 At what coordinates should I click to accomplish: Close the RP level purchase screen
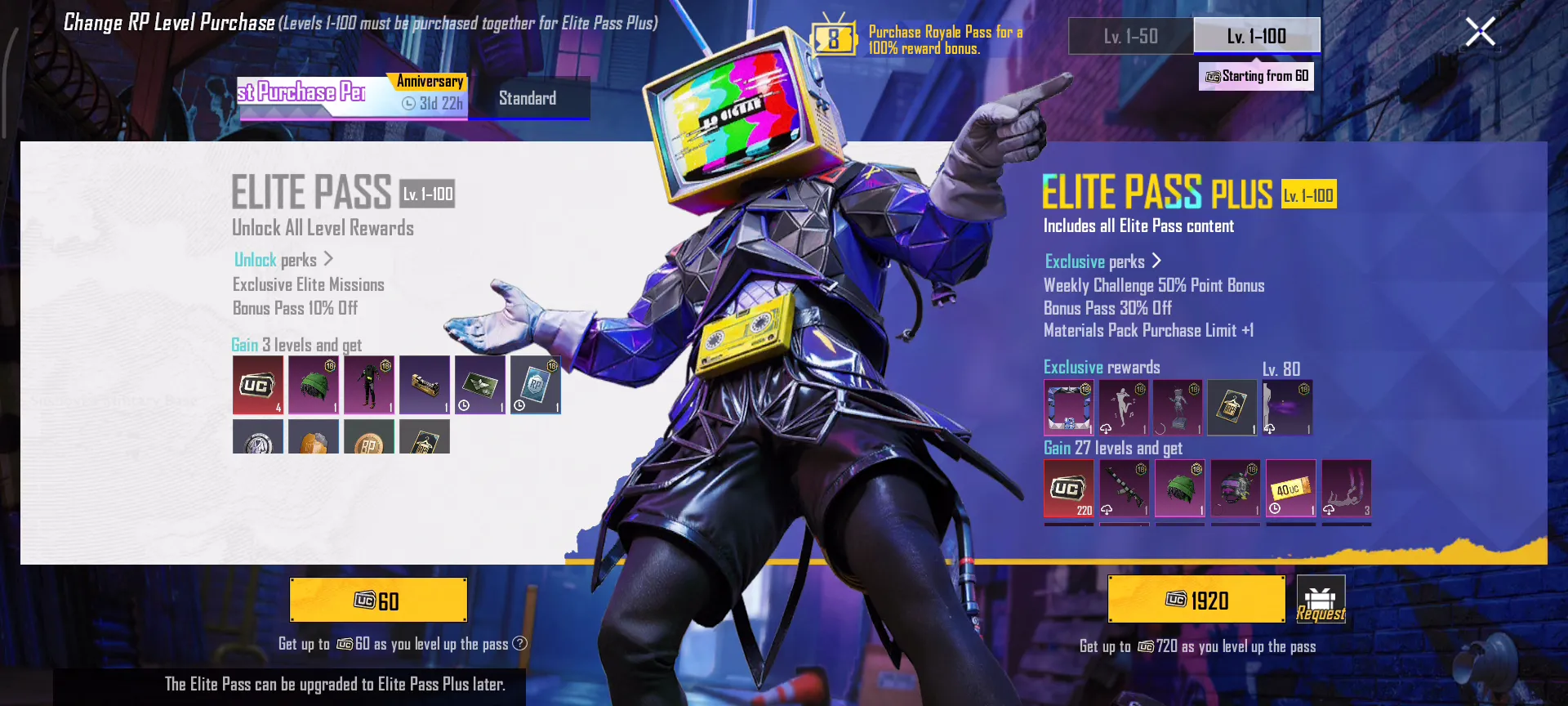pos(1480,33)
